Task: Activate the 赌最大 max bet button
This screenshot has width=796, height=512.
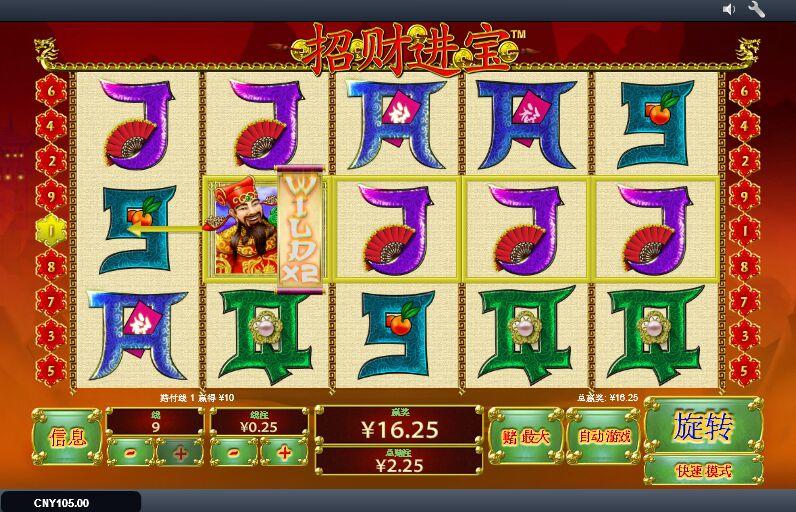Action: pyautogui.click(x=526, y=436)
